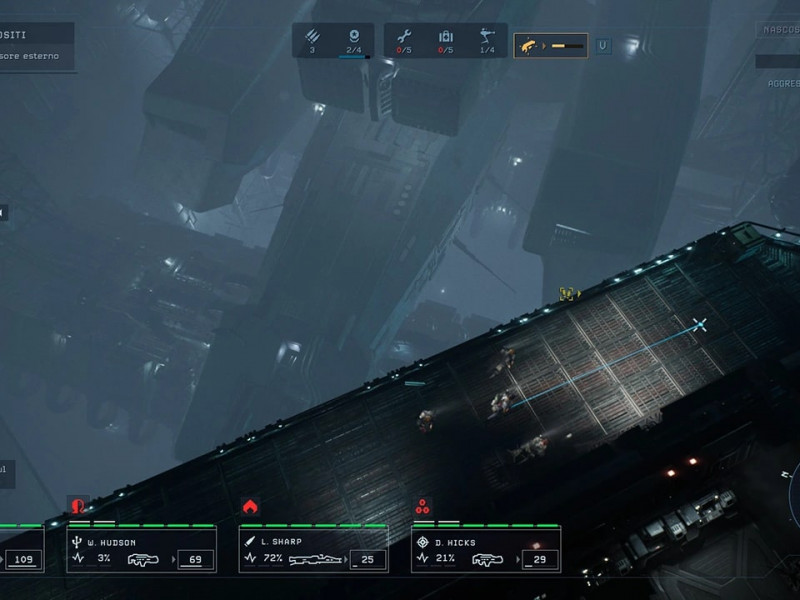Select D. Hicks' squad card
Image resolution: width=800 pixels, height=600 pixels.
(486, 549)
